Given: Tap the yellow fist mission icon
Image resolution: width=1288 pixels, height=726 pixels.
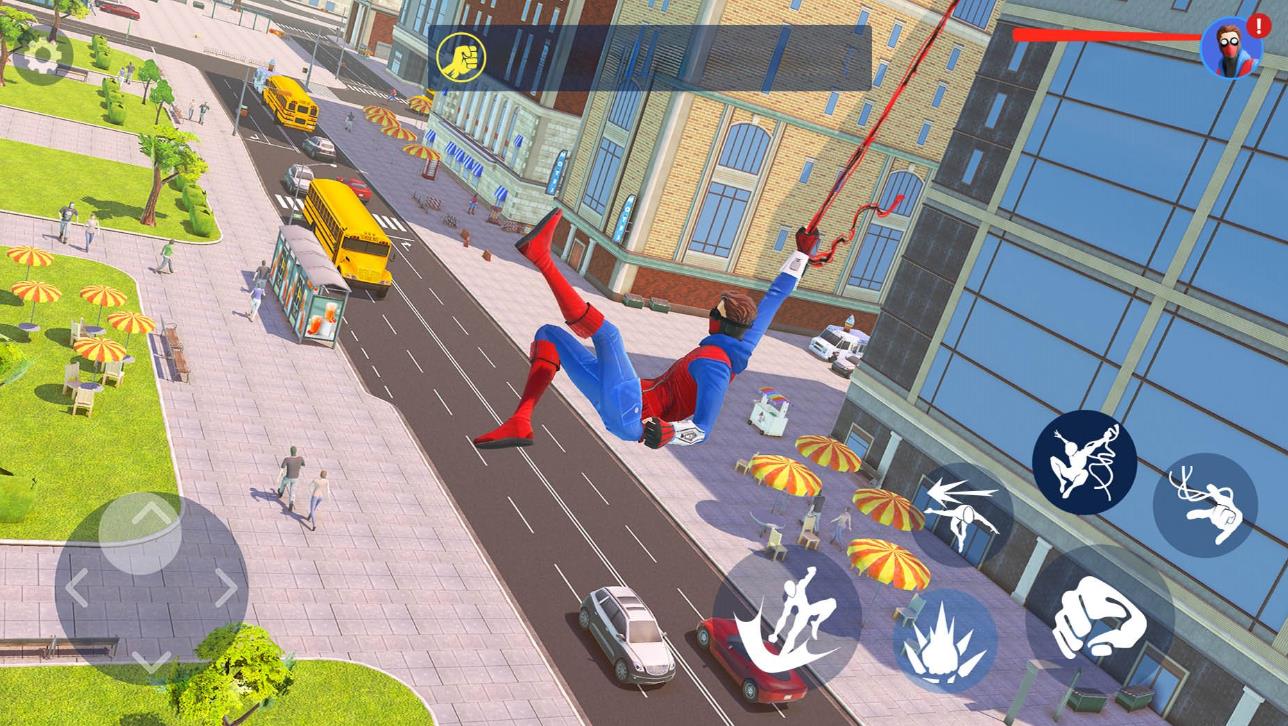Looking at the screenshot, I should pos(461,59).
